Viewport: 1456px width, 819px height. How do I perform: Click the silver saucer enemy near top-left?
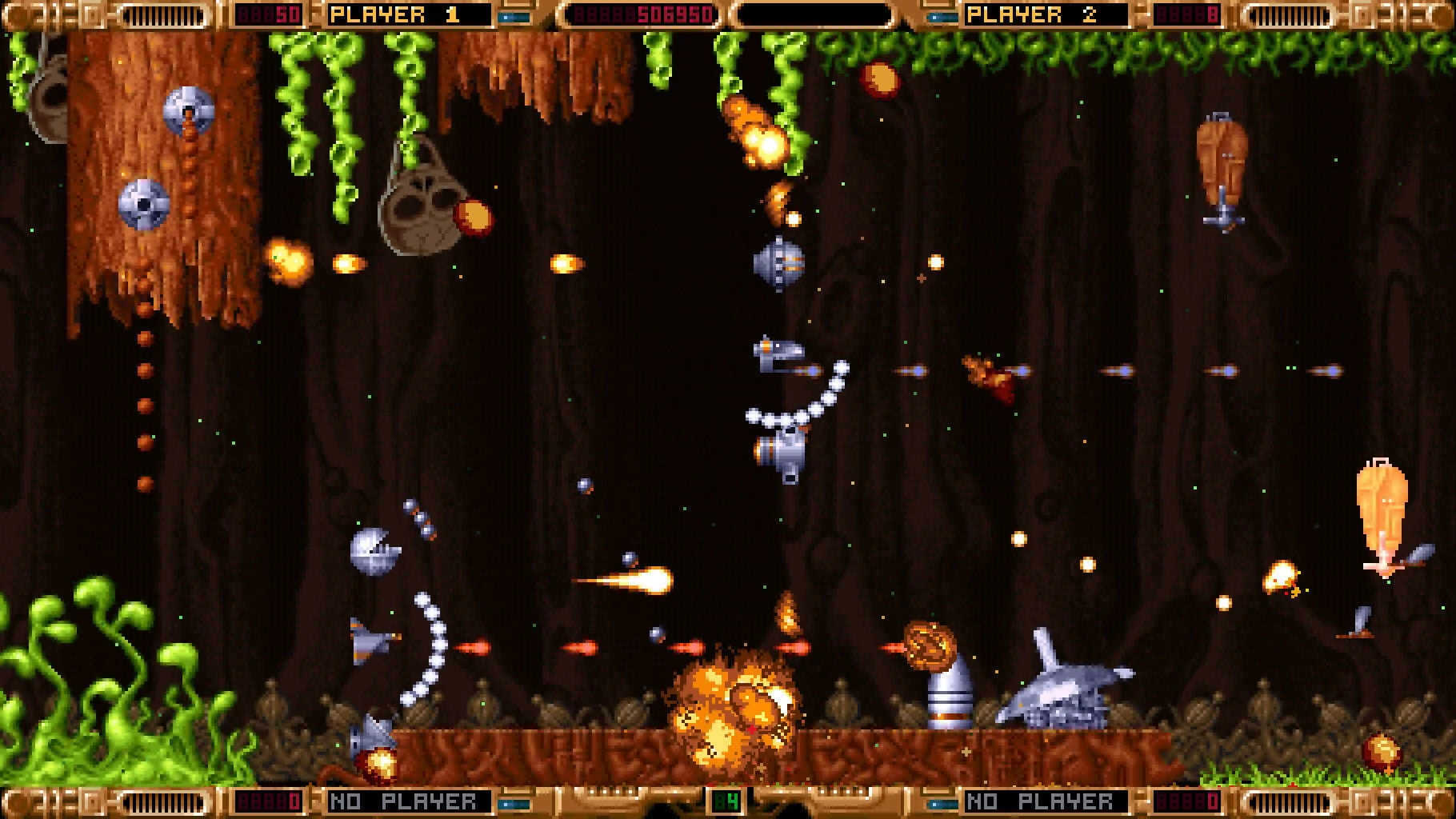coord(187,110)
